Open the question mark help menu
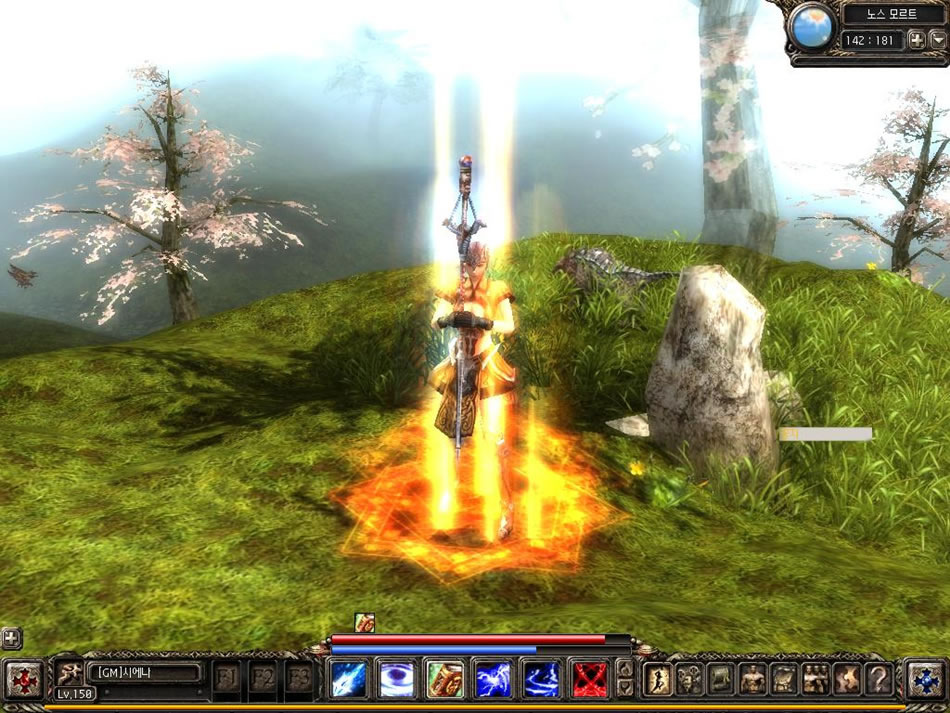Screen dimensions: 950x713 pyautogui.click(x=878, y=679)
